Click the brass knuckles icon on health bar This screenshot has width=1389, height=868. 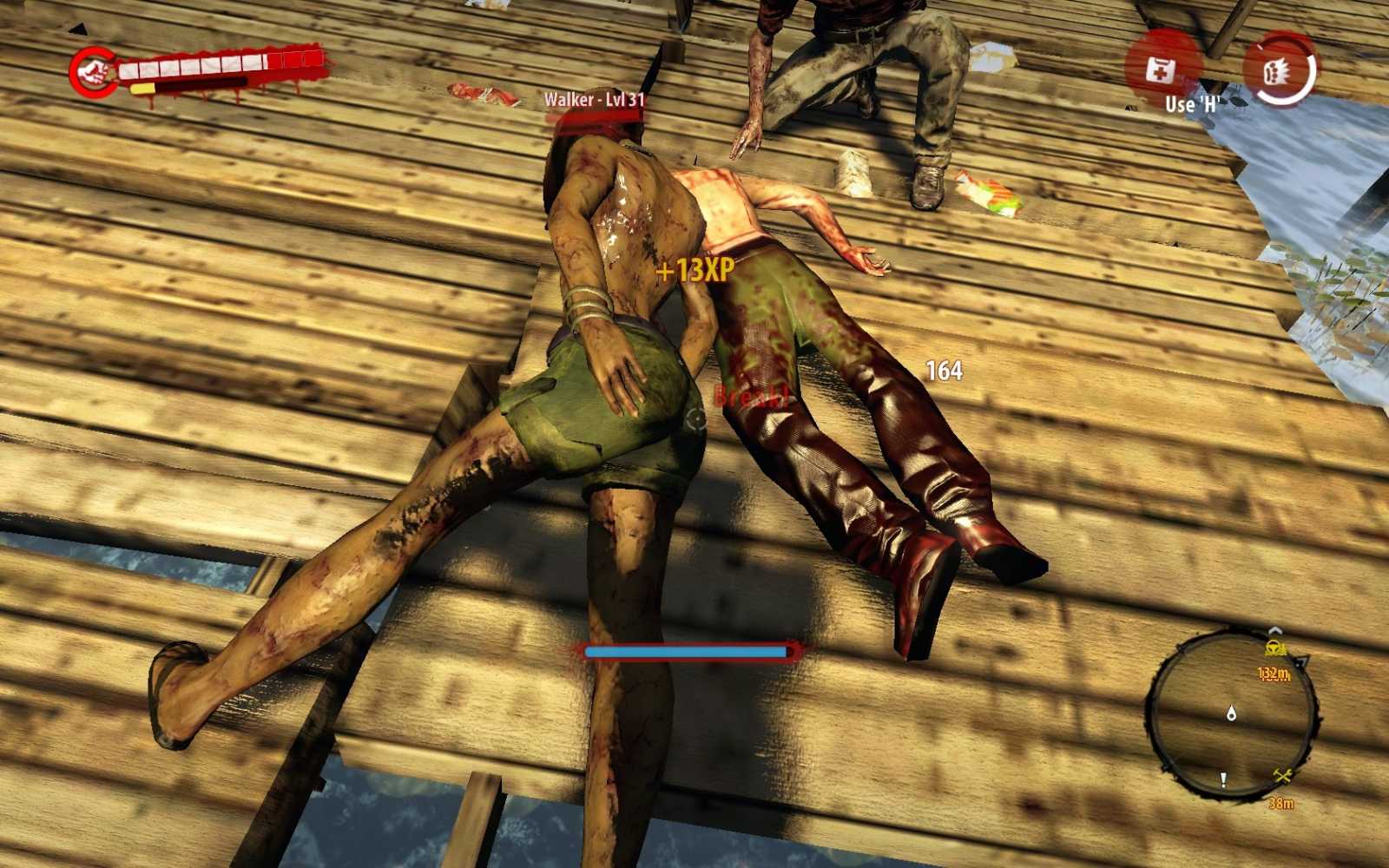click(x=93, y=69)
